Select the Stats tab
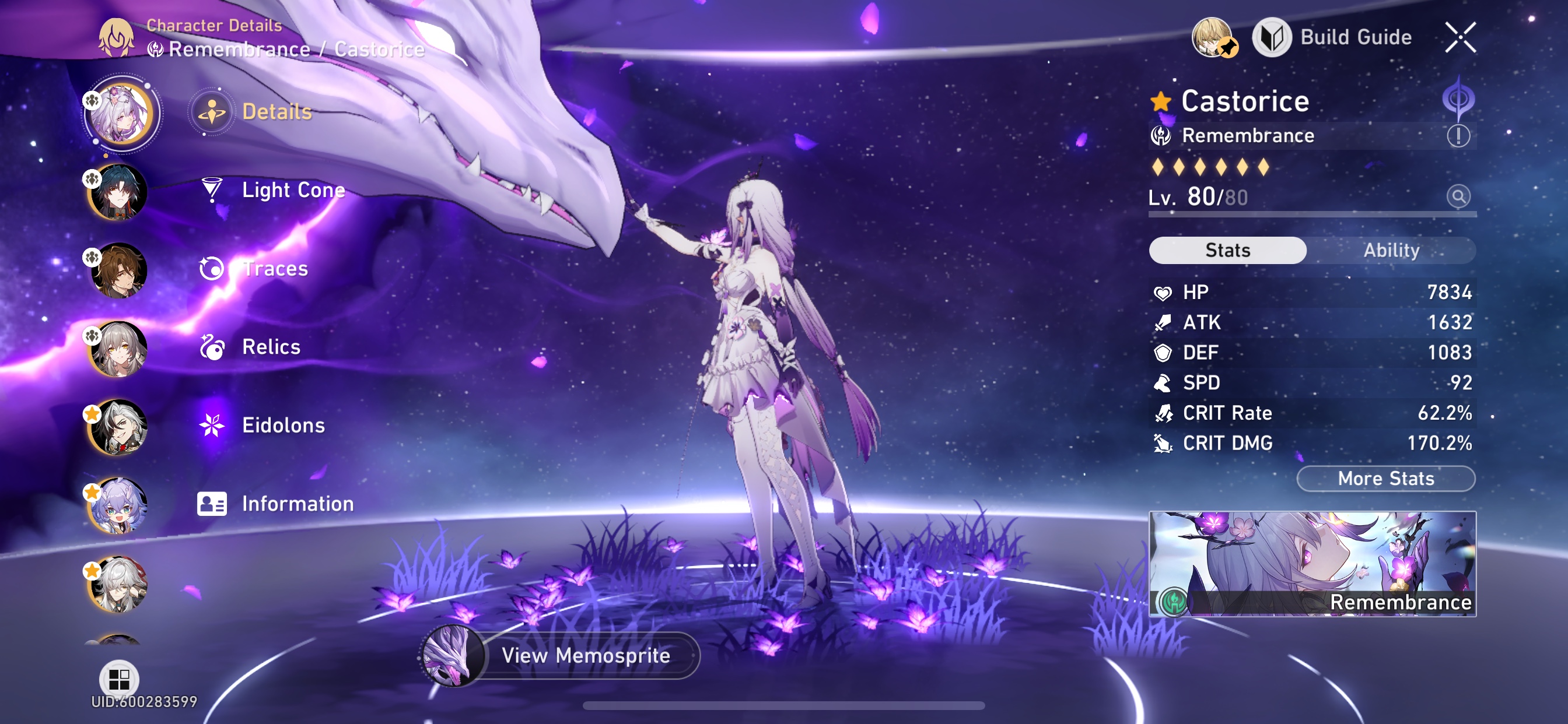Image resolution: width=1568 pixels, height=724 pixels. coord(1227,250)
